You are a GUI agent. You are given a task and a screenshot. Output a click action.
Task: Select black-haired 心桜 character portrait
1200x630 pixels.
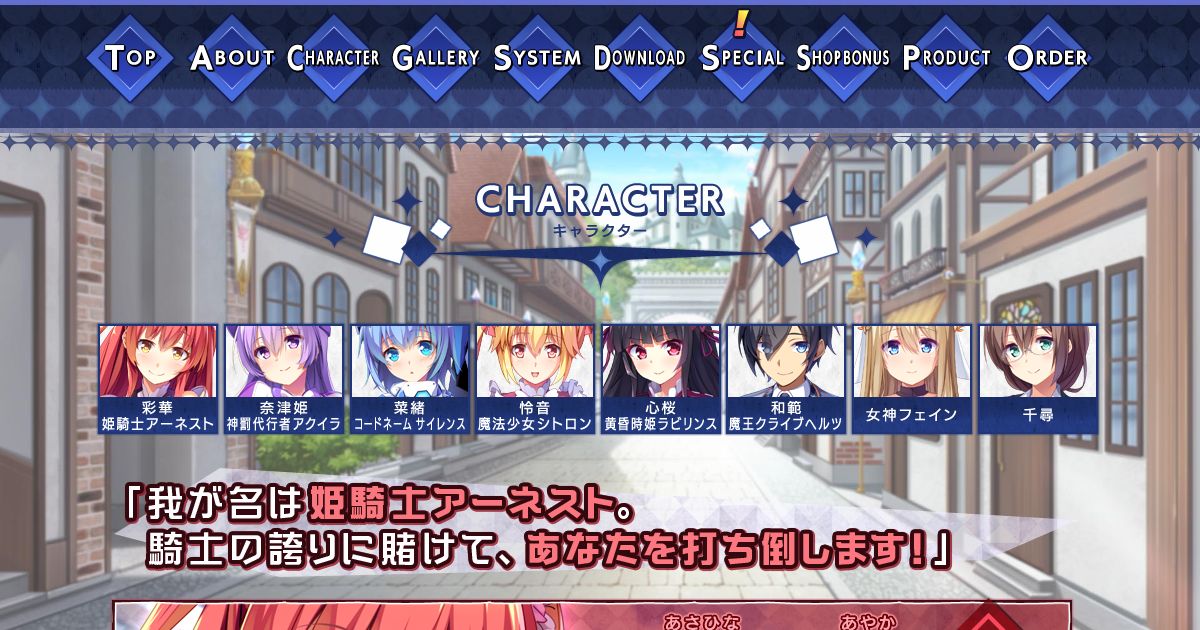coord(661,379)
